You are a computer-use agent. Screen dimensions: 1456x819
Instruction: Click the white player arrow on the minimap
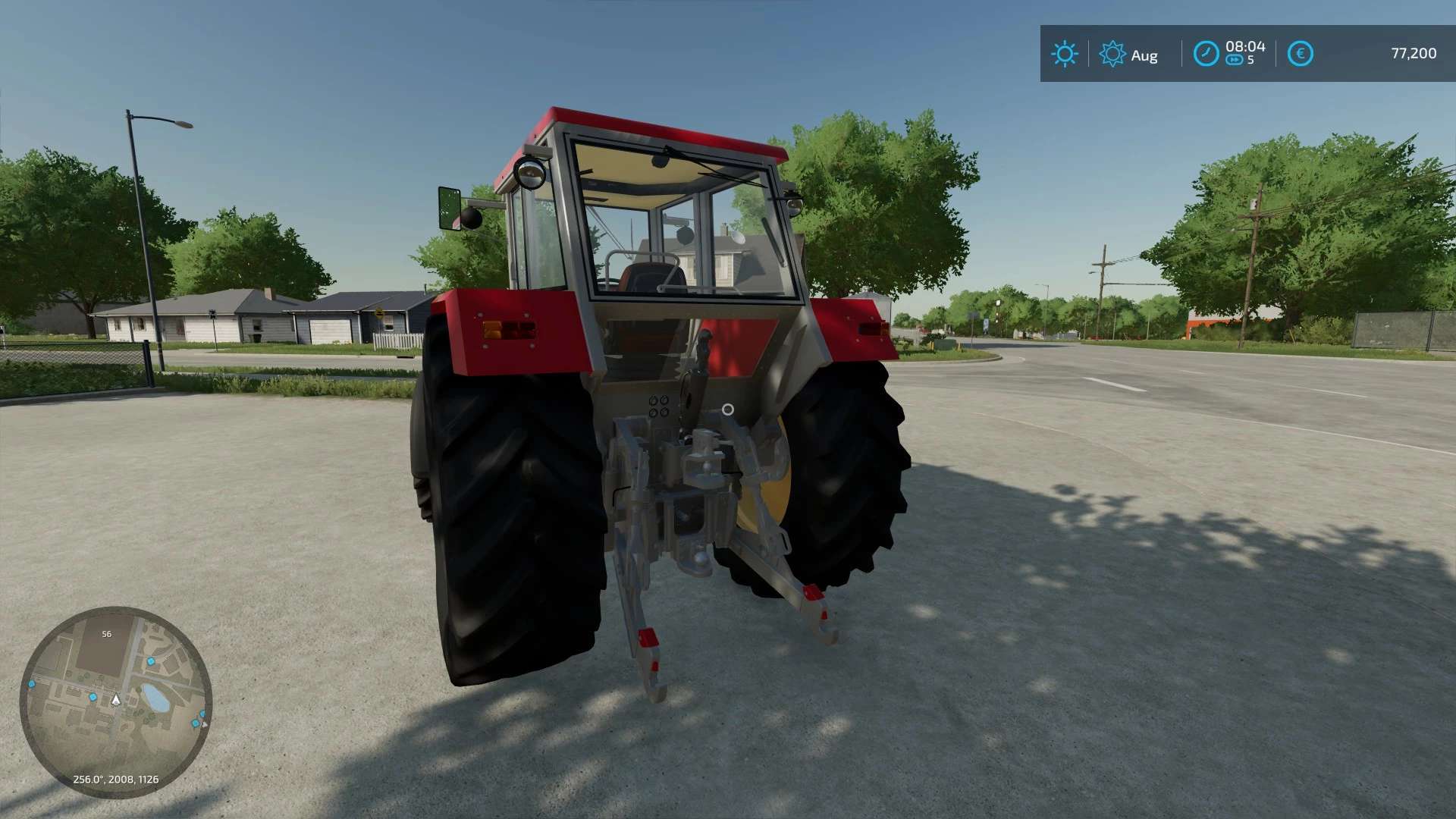tap(116, 701)
